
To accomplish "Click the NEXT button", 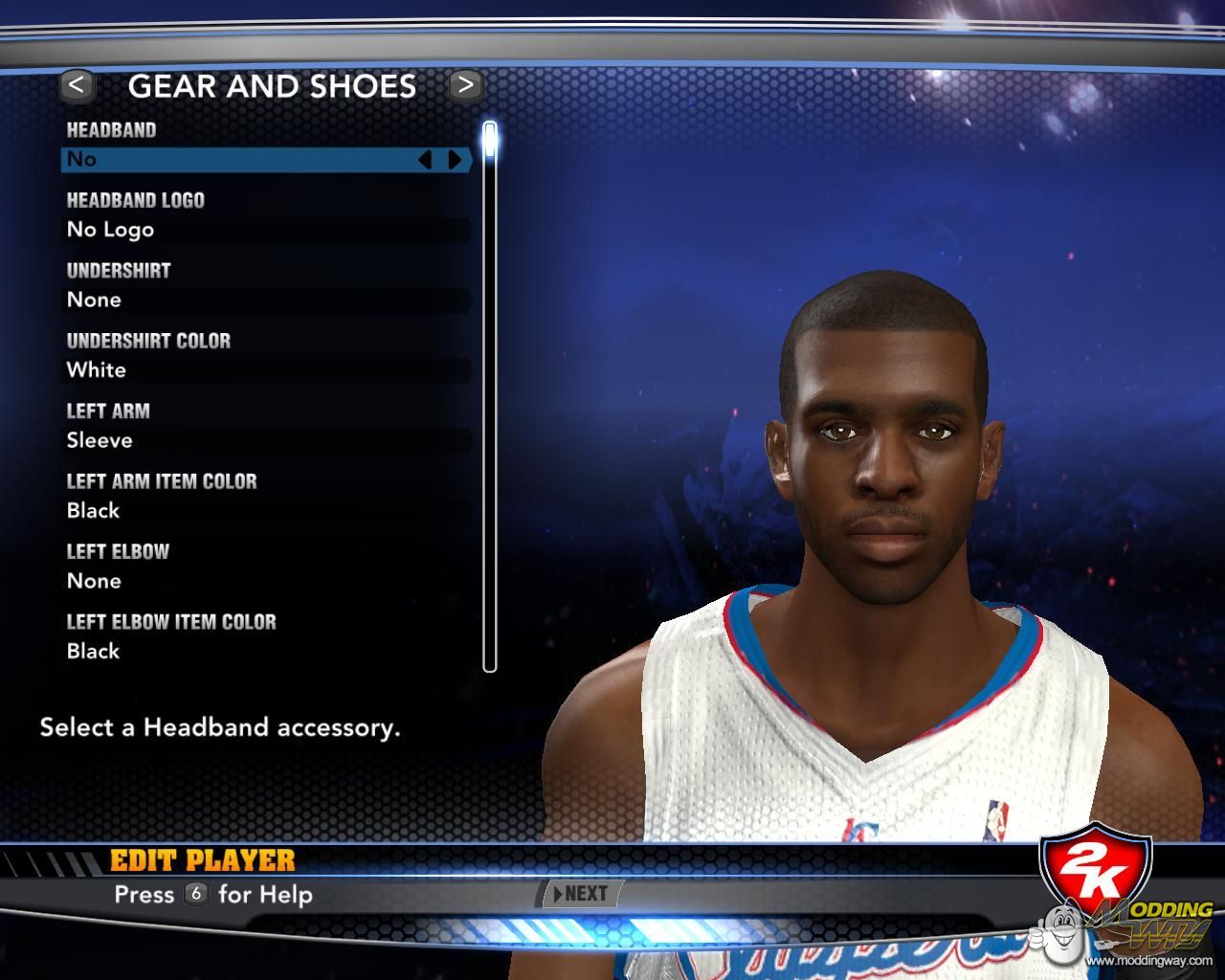I will 582,894.
